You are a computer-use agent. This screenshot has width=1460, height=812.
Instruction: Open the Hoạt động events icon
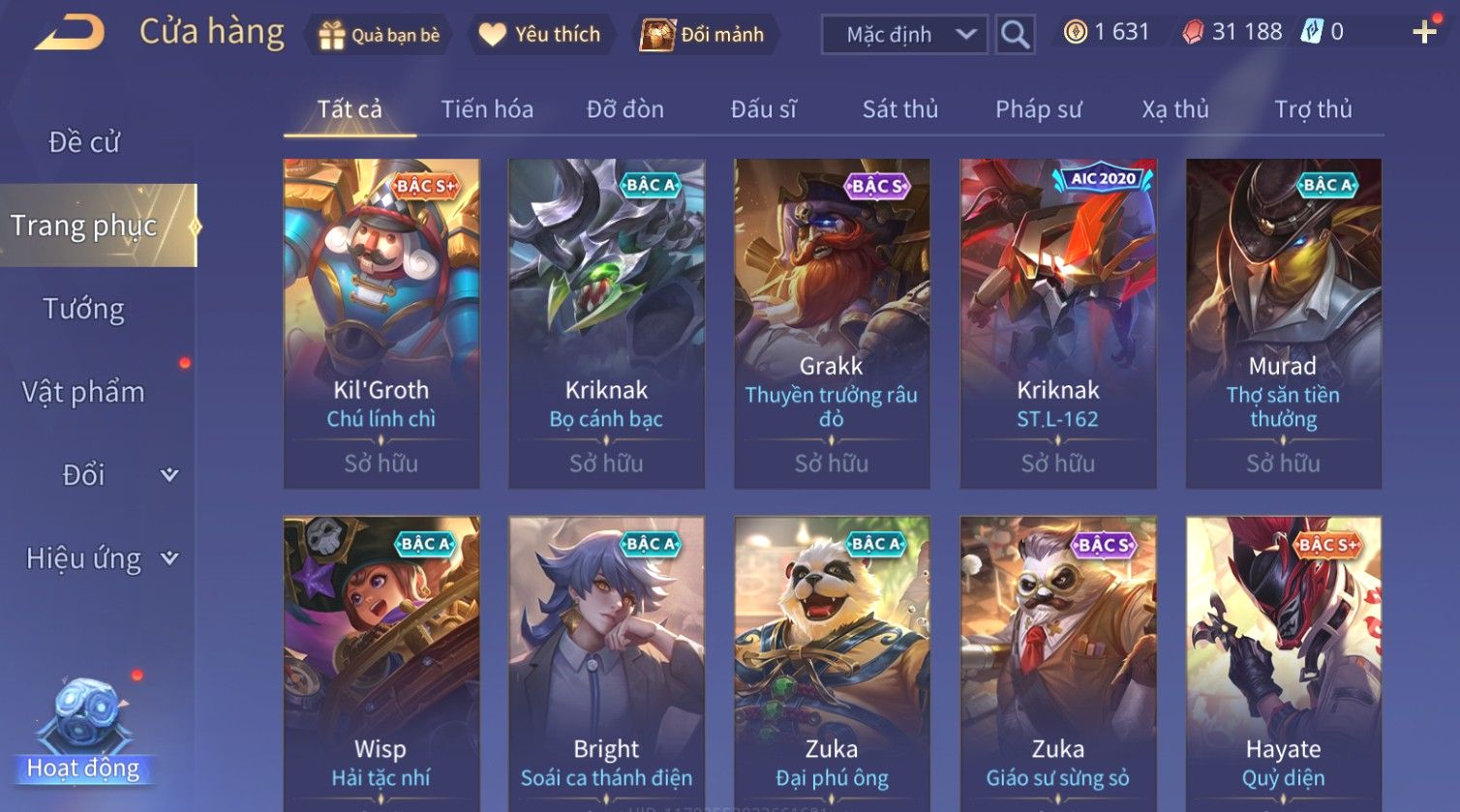pyautogui.click(x=84, y=731)
